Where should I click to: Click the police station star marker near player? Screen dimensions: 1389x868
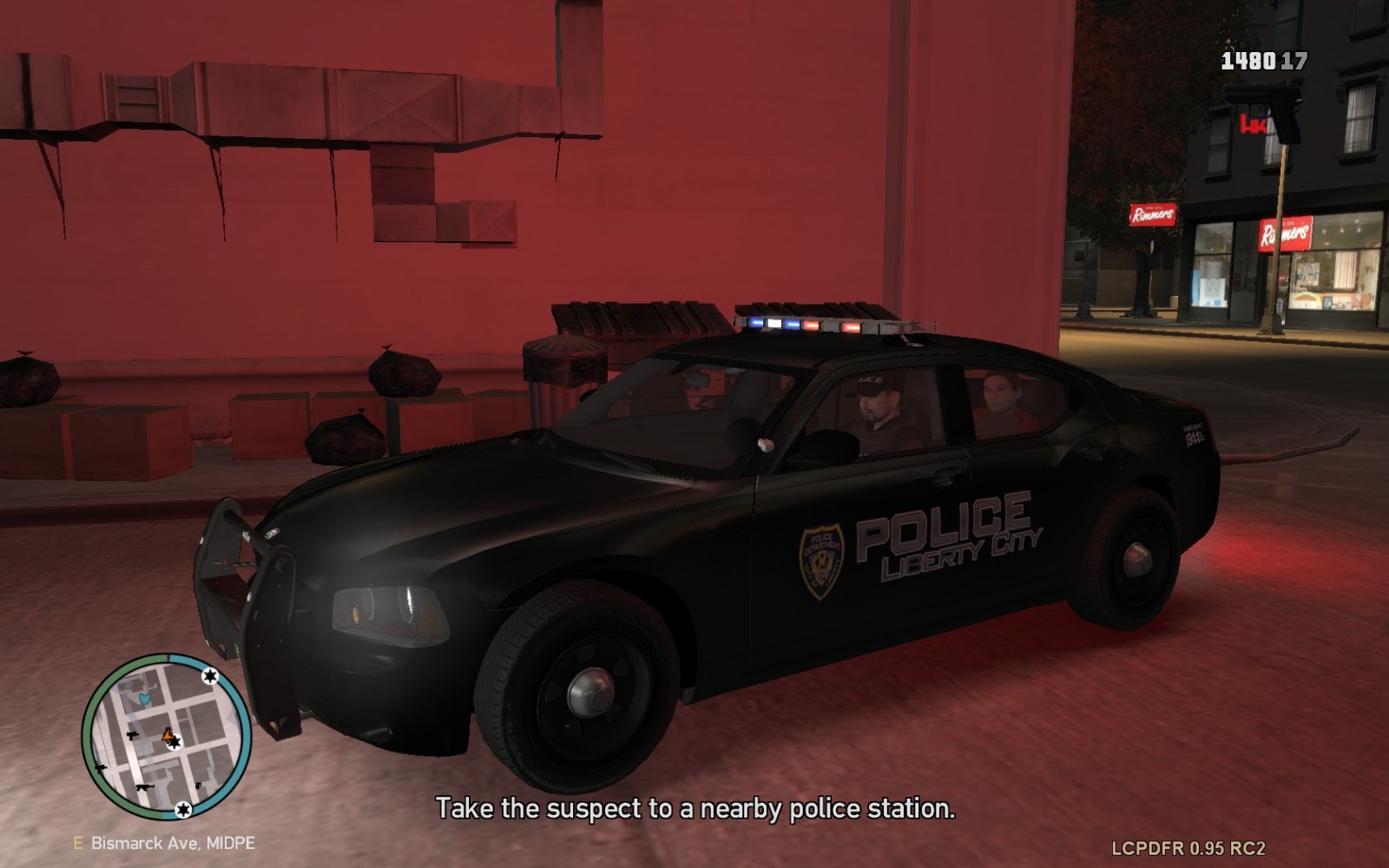[175, 742]
